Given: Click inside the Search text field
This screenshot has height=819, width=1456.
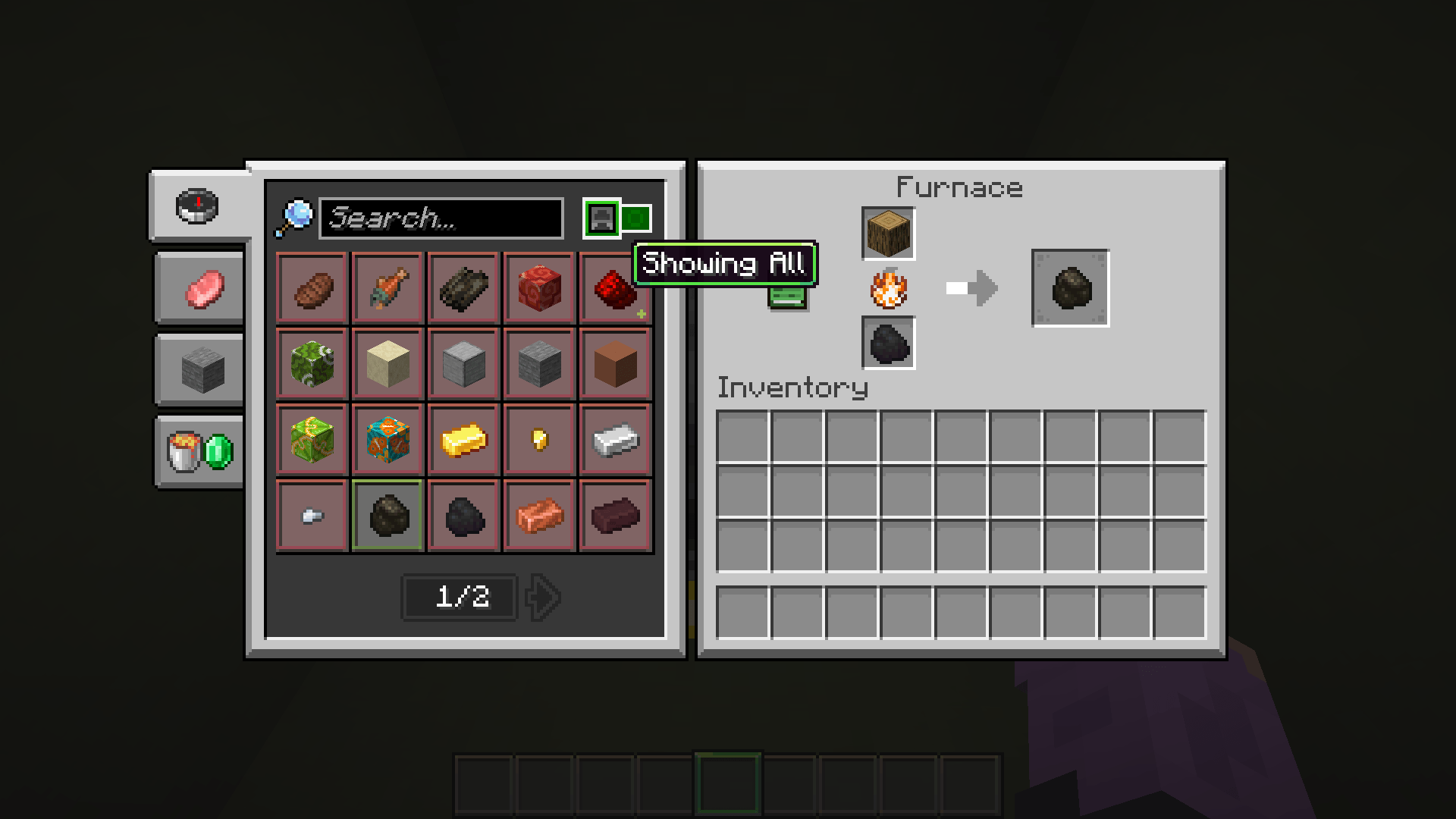Looking at the screenshot, I should (x=440, y=220).
